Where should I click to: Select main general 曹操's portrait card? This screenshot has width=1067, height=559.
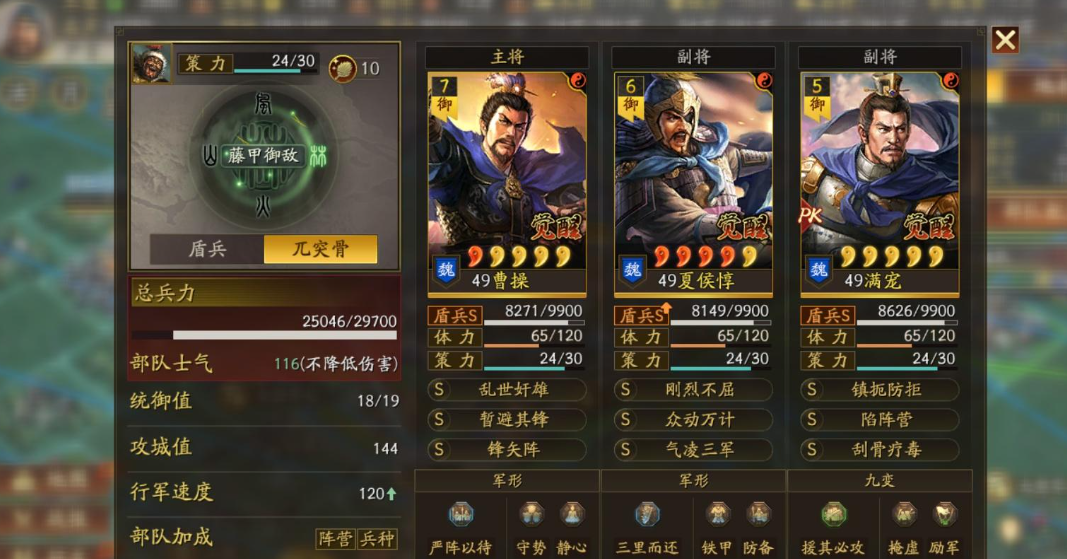(507, 170)
